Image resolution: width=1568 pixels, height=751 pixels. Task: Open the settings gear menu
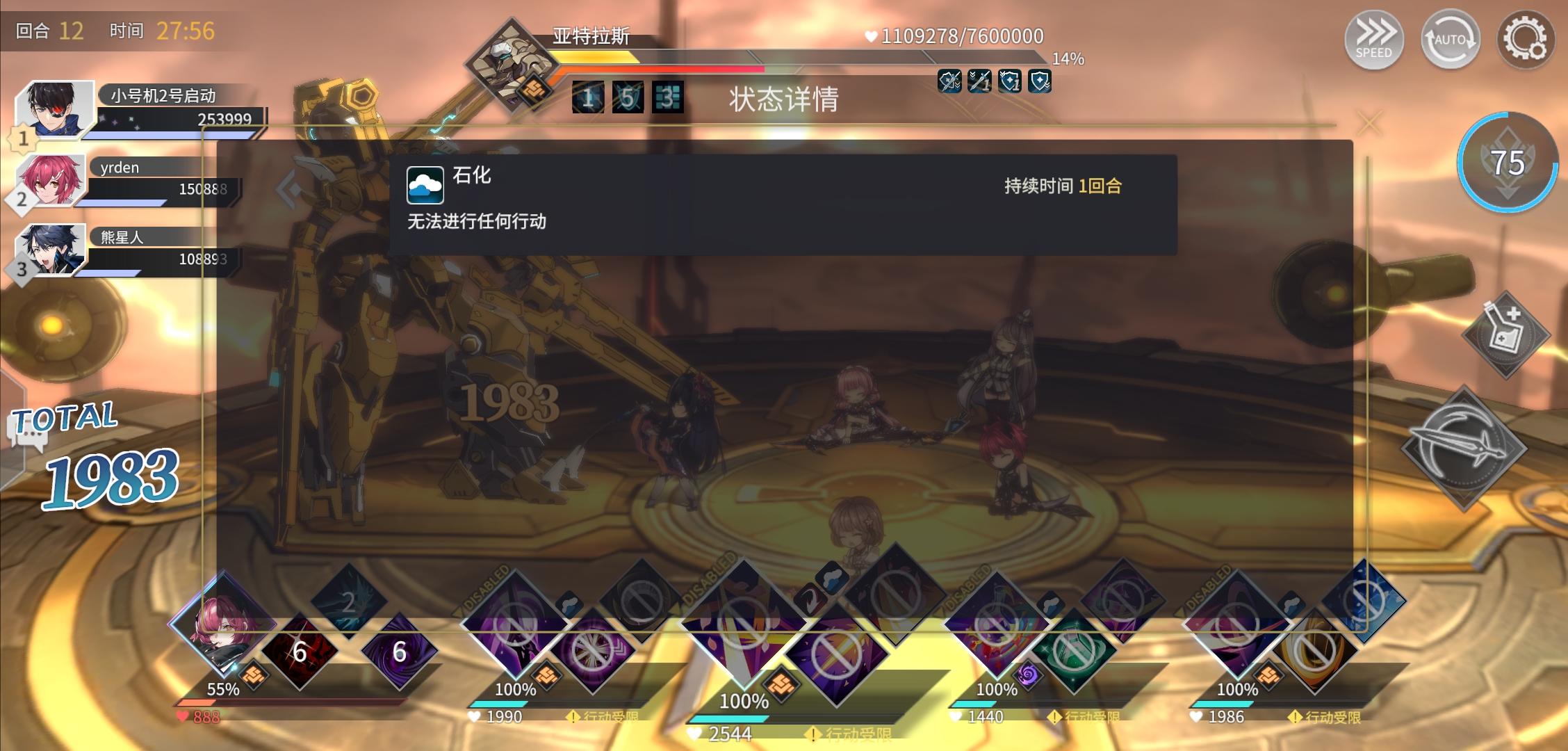tap(1526, 40)
